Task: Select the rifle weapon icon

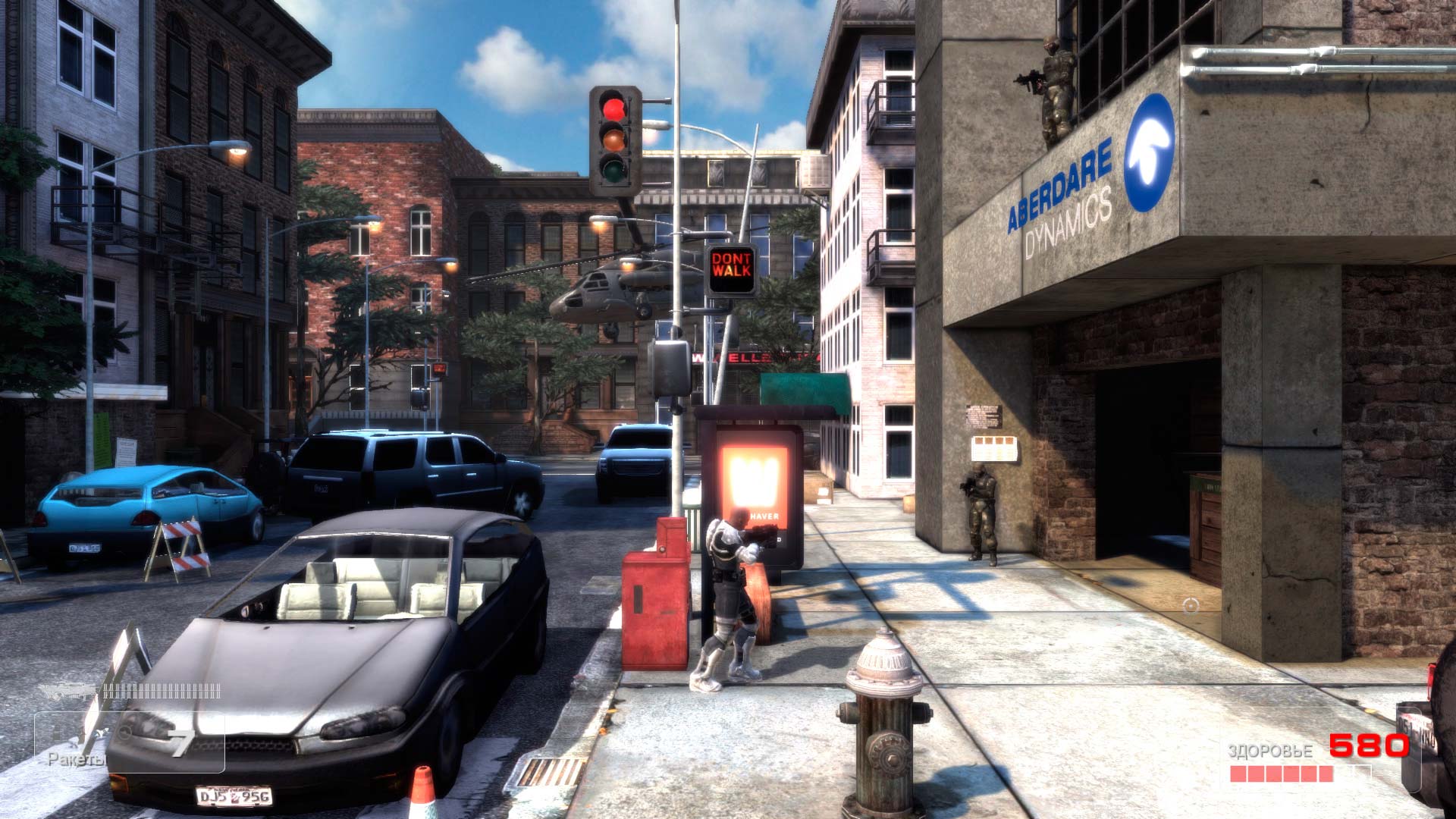Action: (68, 691)
